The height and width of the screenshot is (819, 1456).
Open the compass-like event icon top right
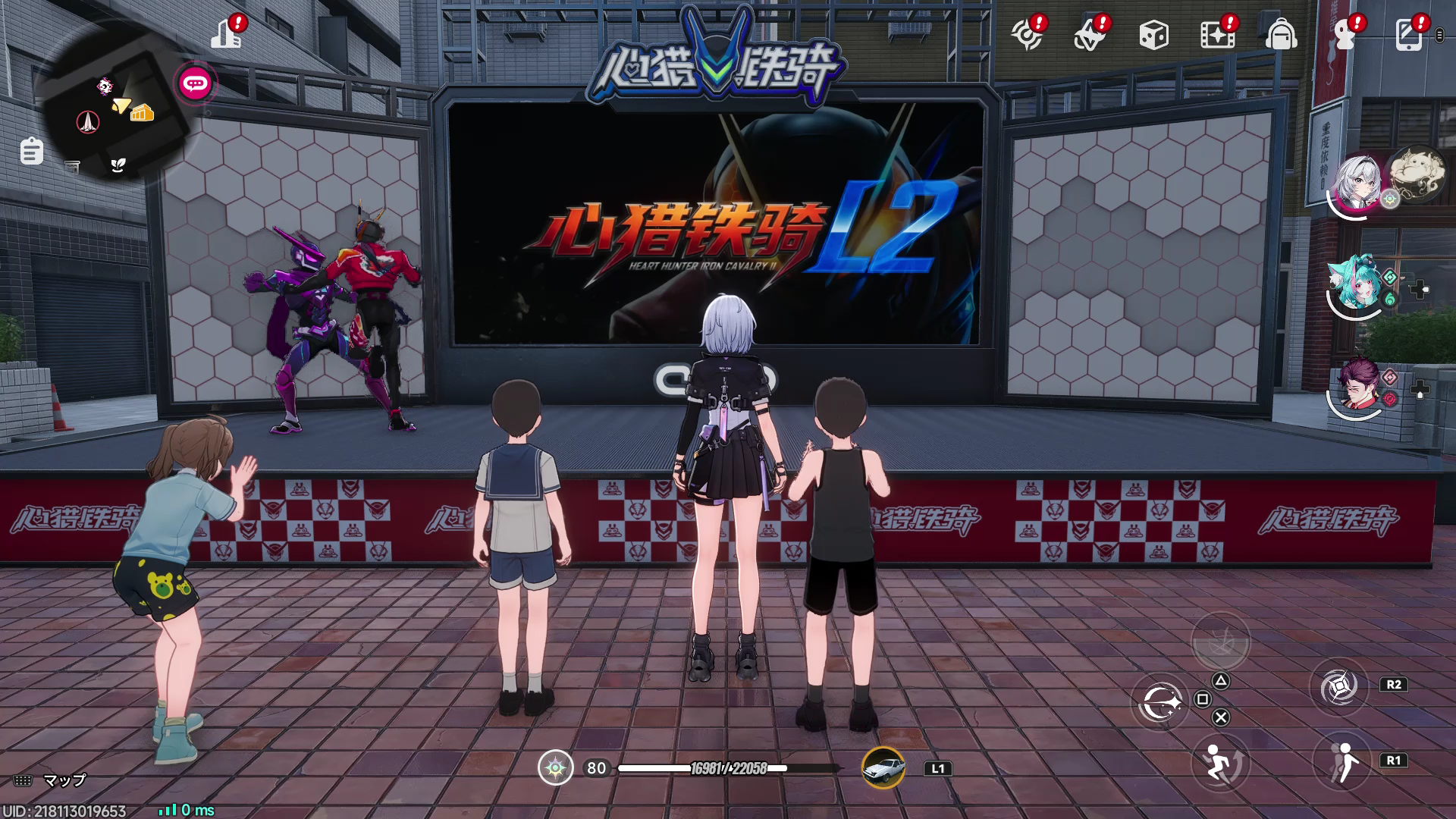1028,35
